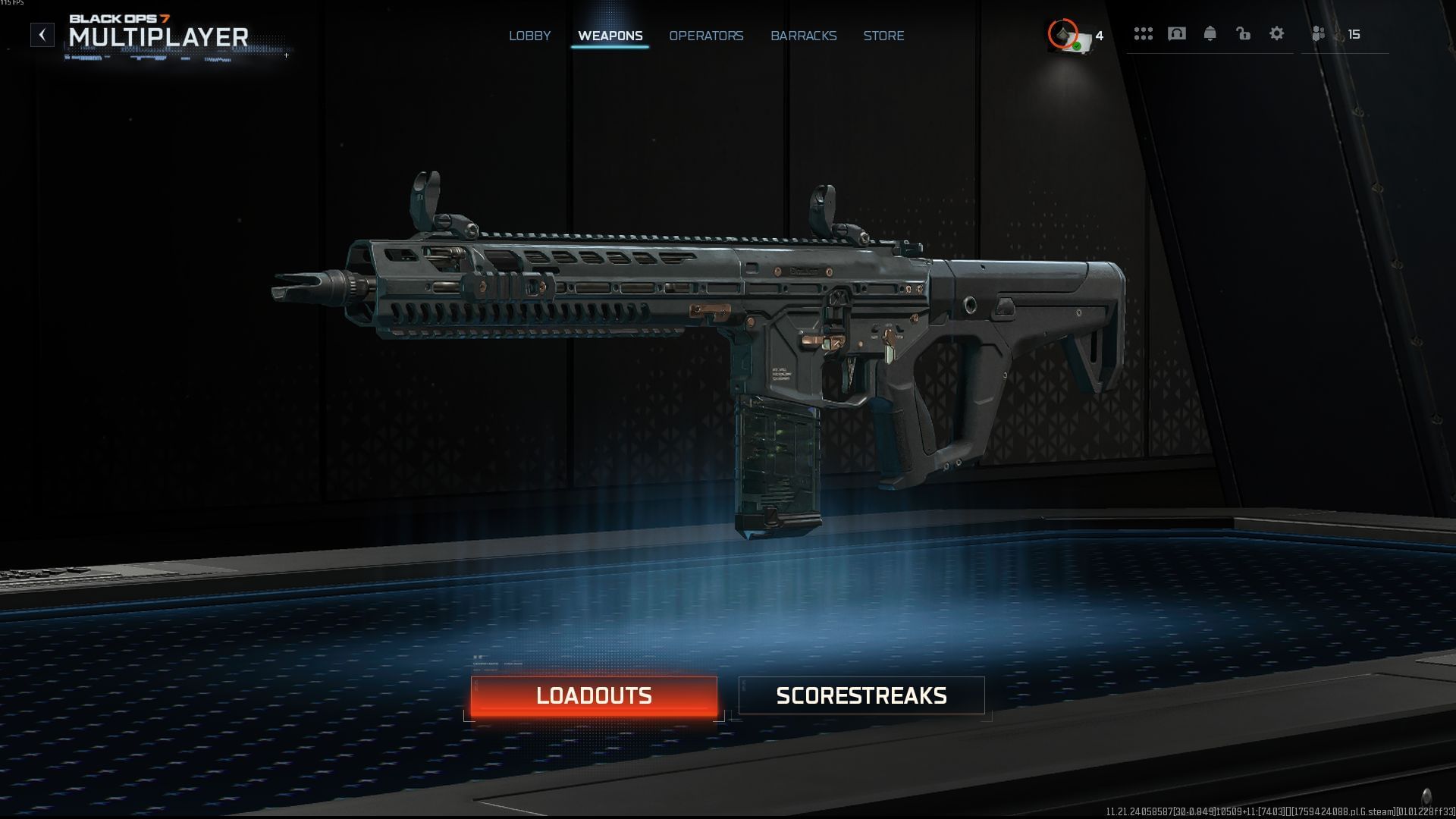Open the Barracks tab
The width and height of the screenshot is (1456, 819).
point(803,36)
